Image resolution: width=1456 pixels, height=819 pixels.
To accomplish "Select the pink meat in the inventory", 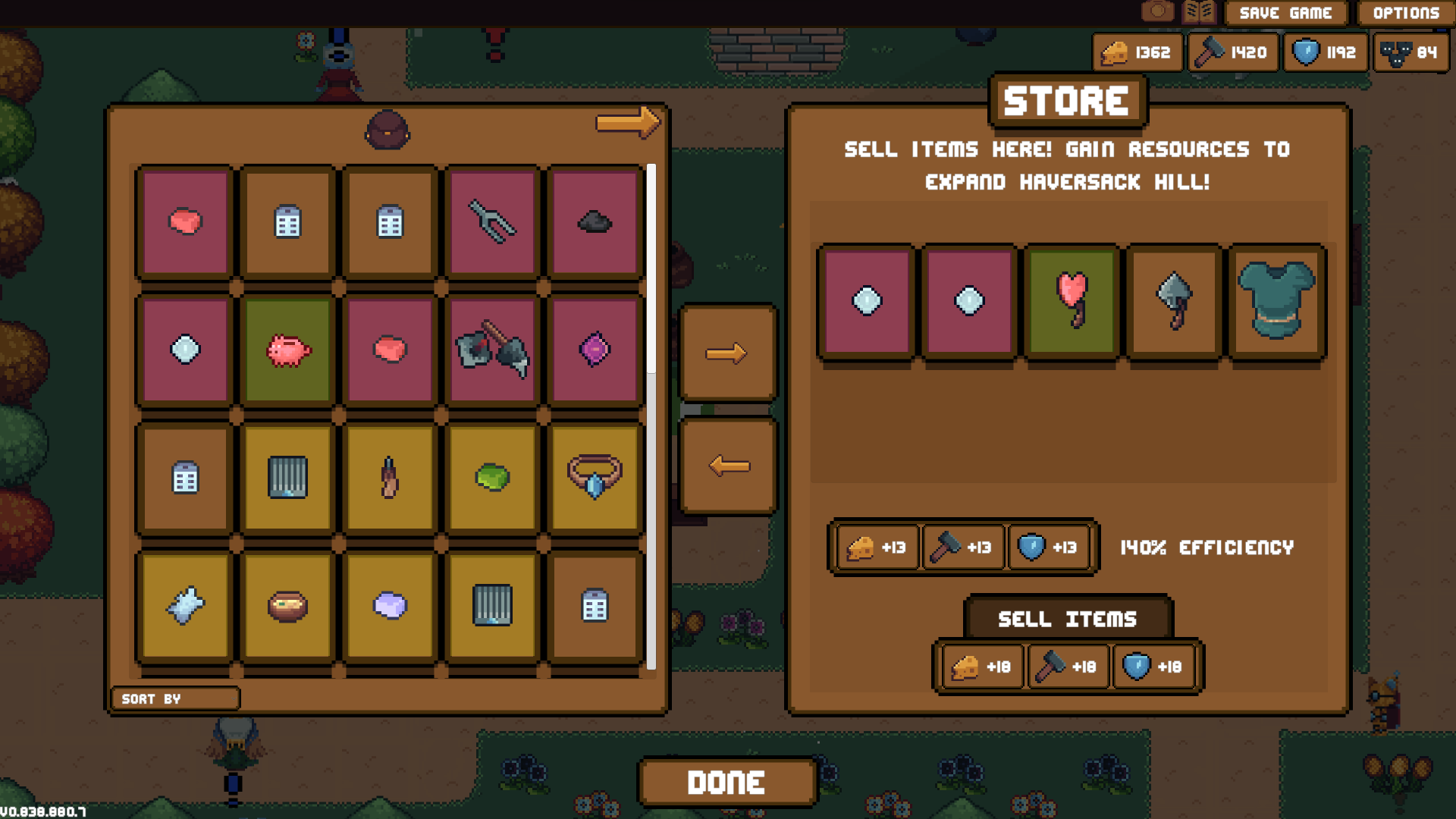I will pos(182,220).
